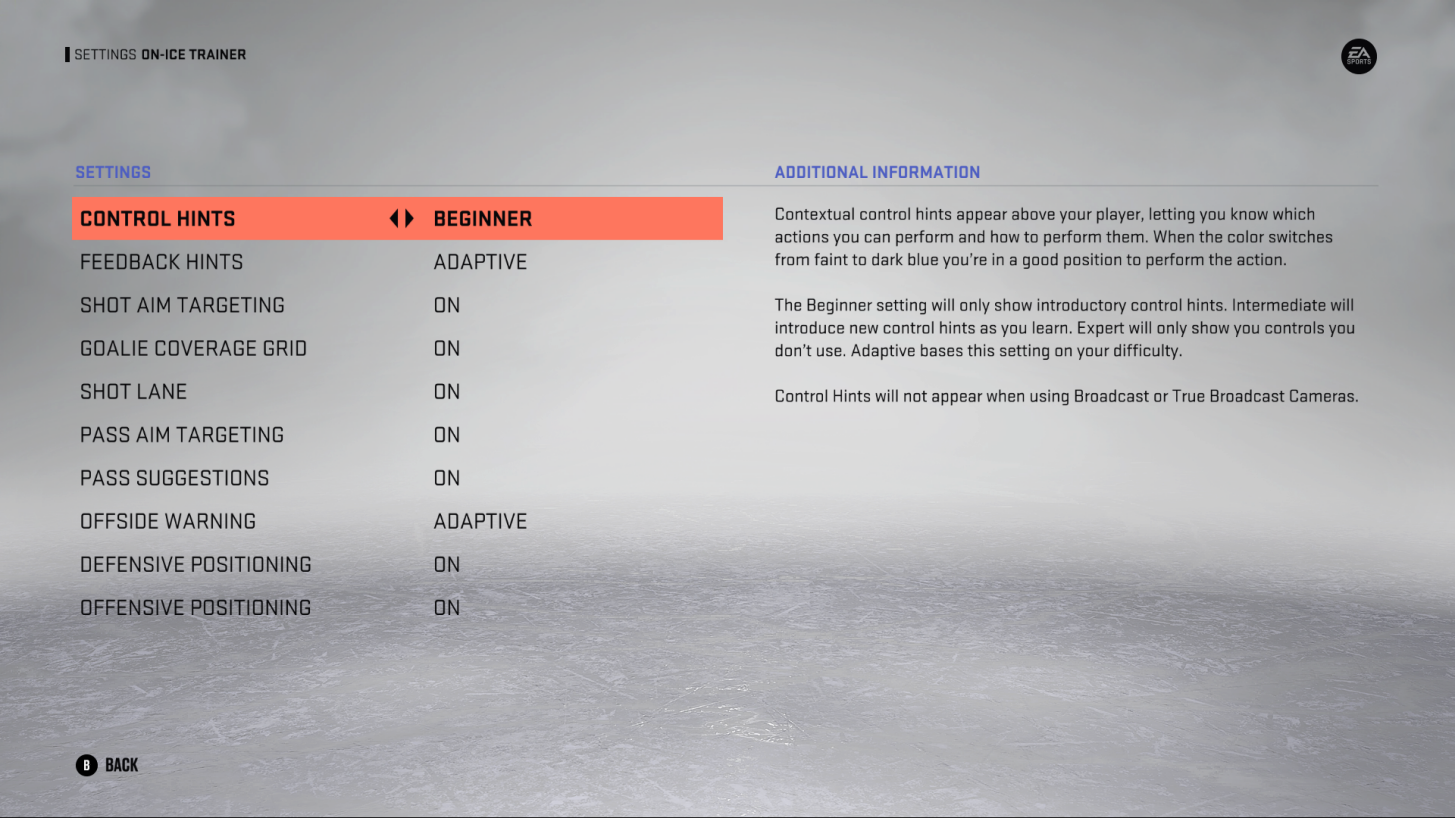Screen dimensions: 1455x818
Task: Click the Additional Information header
Action: click(877, 172)
